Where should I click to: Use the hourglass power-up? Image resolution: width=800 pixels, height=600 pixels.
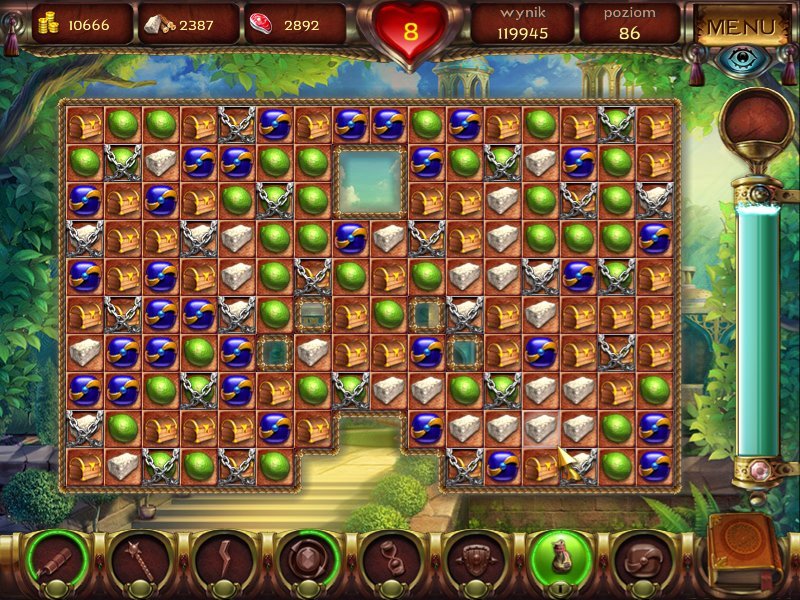(x=390, y=557)
